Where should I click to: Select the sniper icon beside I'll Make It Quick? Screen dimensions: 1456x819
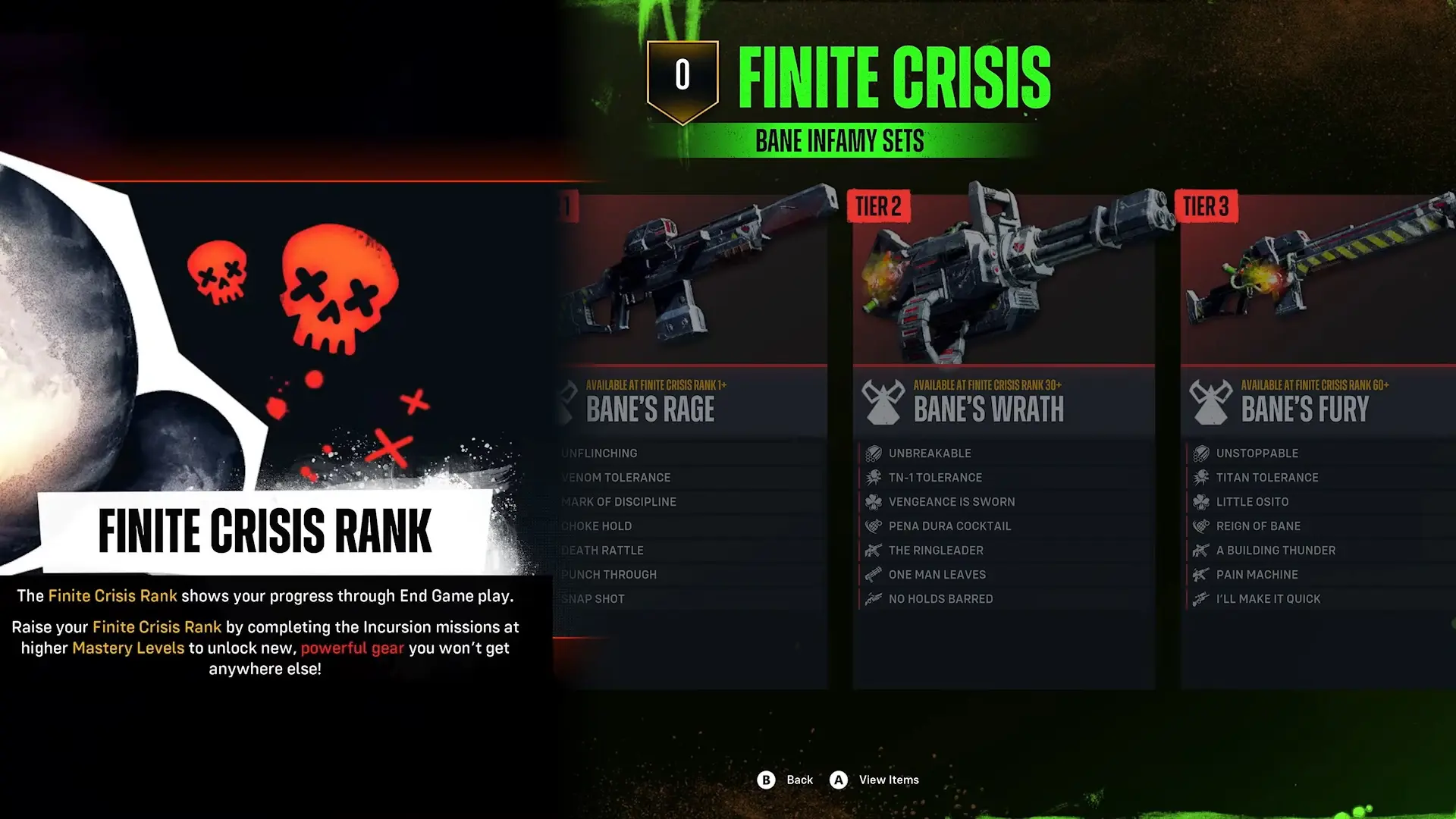1200,598
